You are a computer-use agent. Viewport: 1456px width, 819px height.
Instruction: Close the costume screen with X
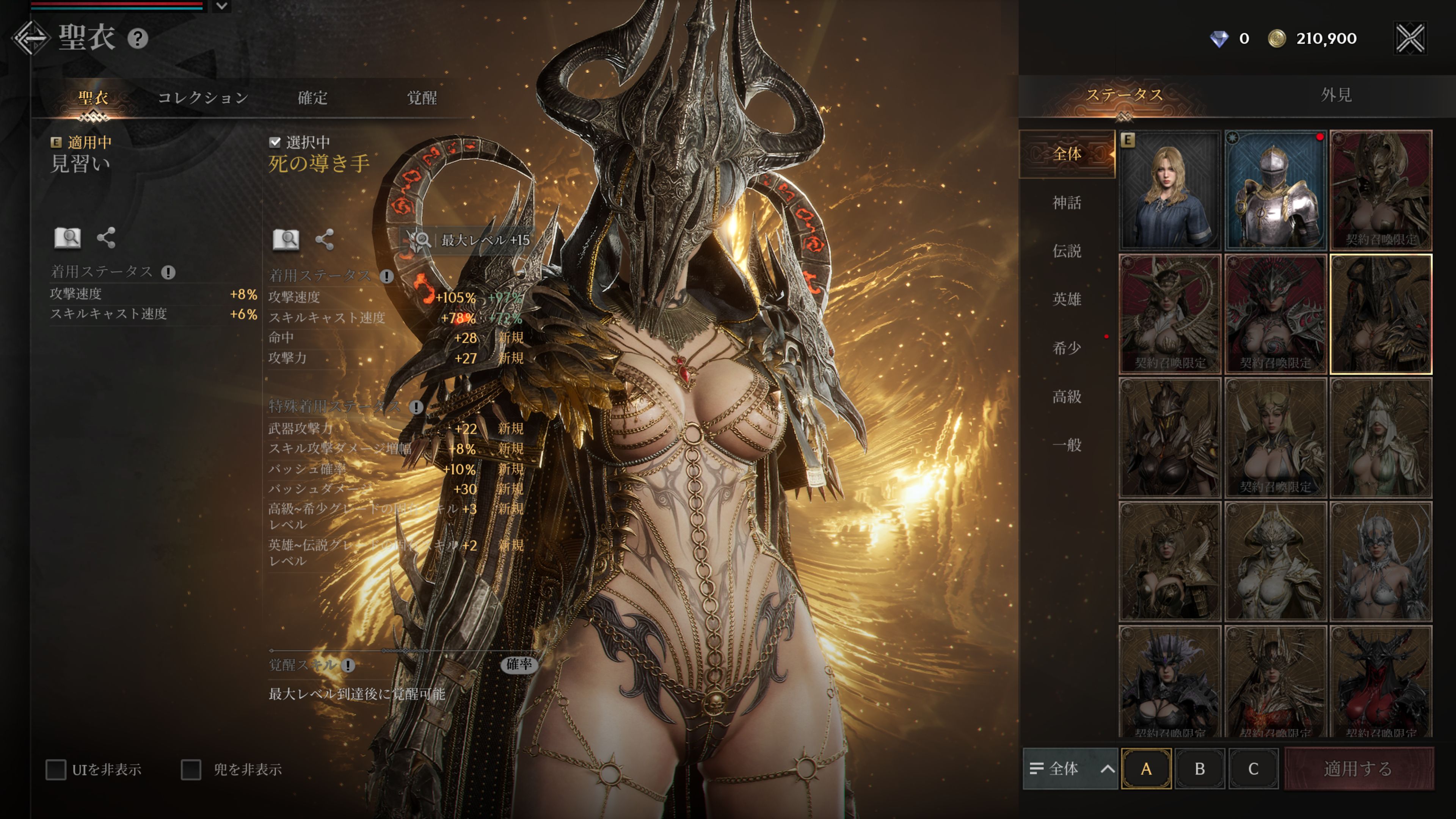1410,38
